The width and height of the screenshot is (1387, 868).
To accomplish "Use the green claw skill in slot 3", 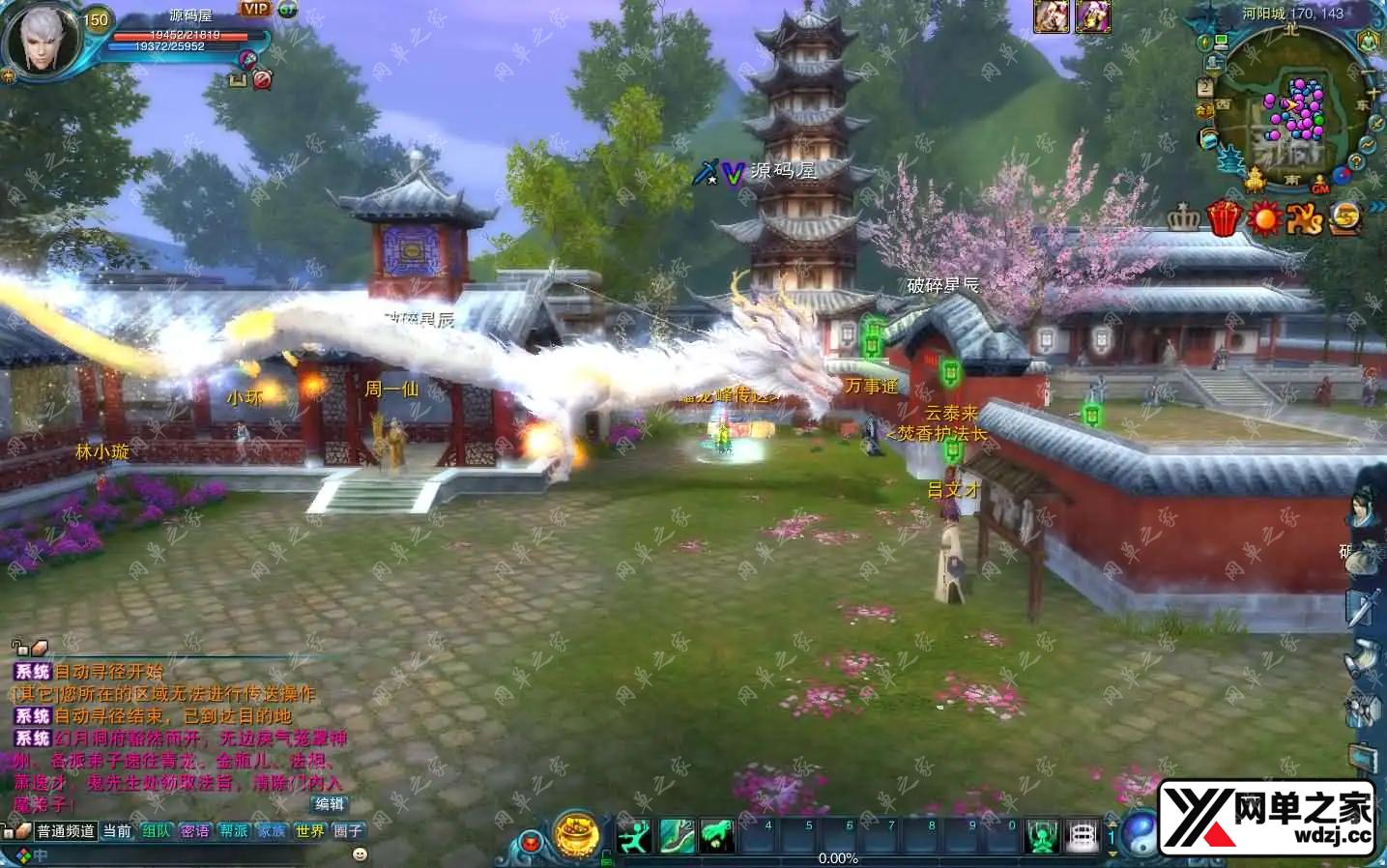I will (717, 836).
